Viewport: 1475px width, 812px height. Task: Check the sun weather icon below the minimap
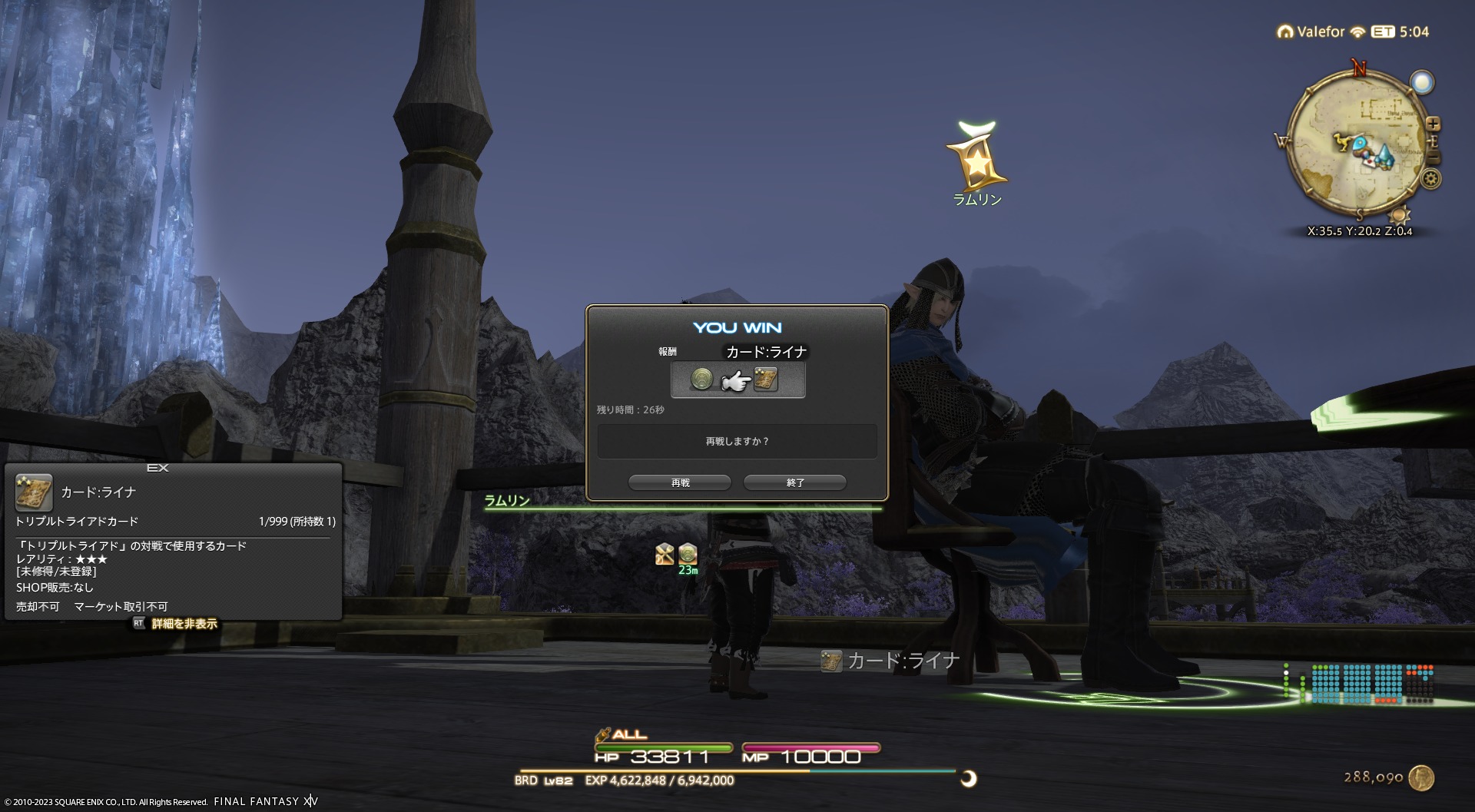1400,214
